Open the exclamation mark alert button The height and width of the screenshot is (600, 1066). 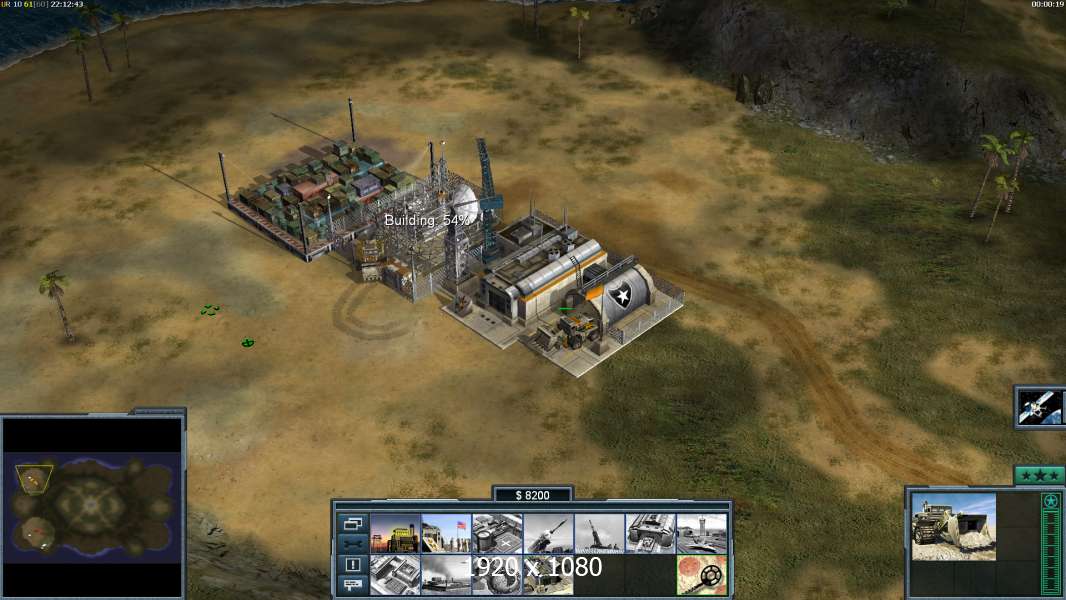click(x=352, y=565)
